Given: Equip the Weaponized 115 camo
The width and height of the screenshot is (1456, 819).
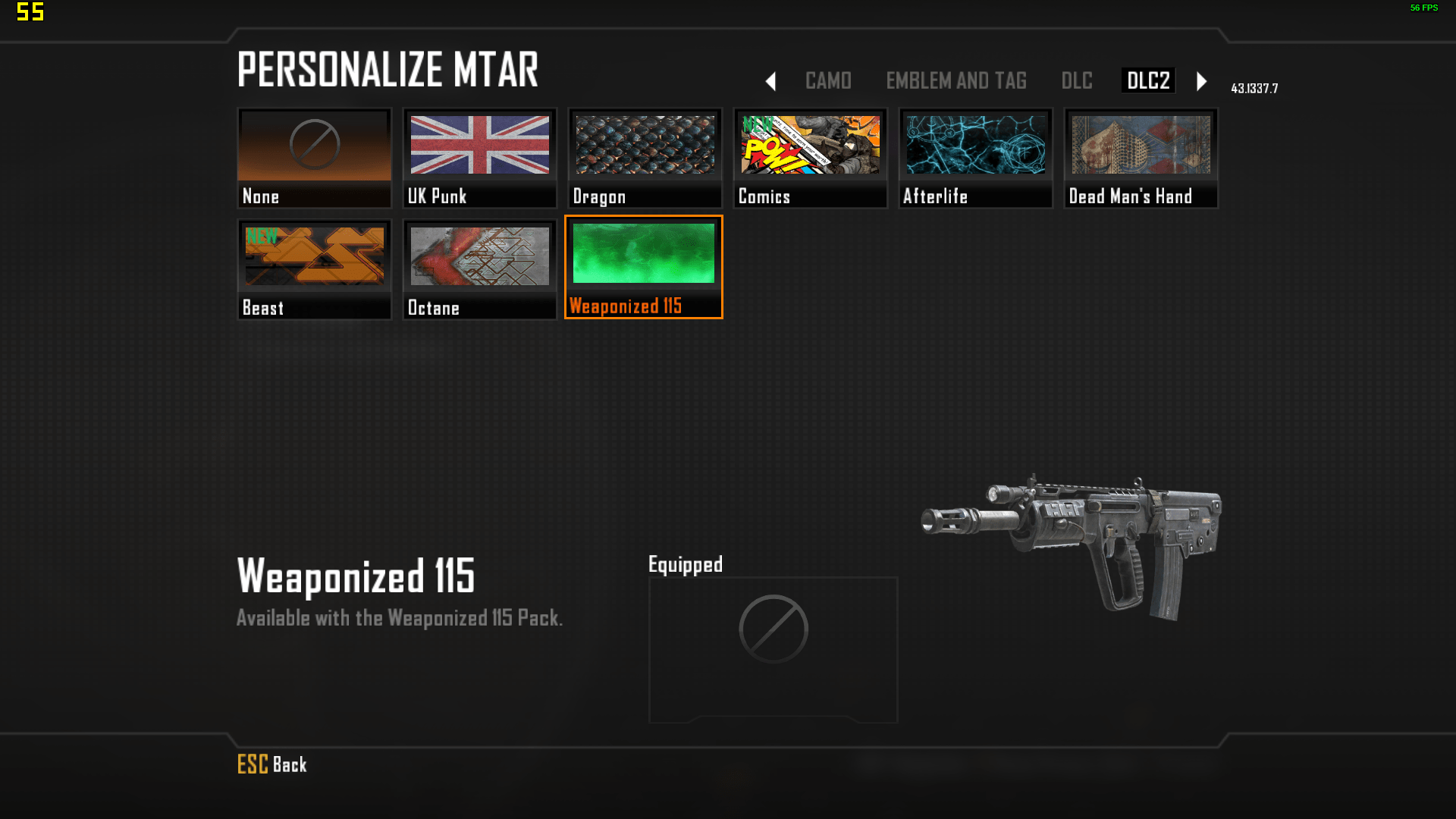Looking at the screenshot, I should 644,267.
